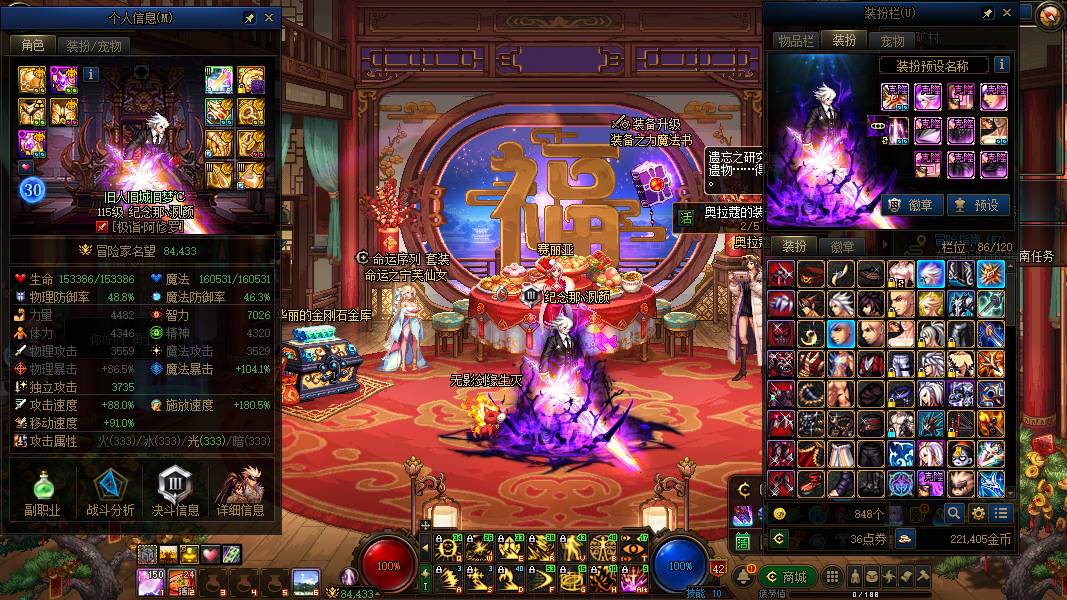Open 副职业 sub-profession panel
The height and width of the screenshot is (600, 1067).
[x=42, y=493]
